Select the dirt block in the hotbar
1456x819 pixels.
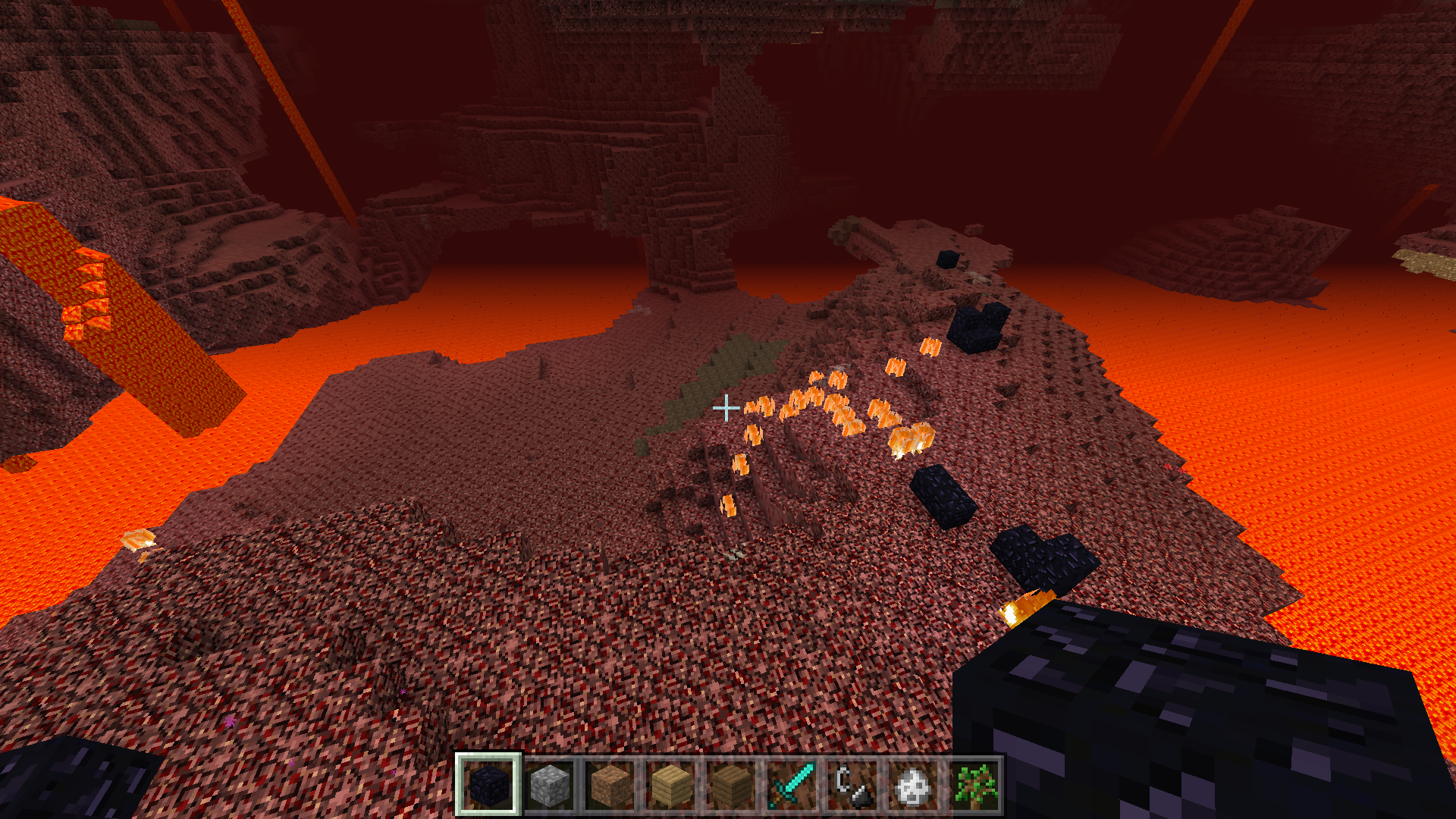pyautogui.click(x=611, y=785)
